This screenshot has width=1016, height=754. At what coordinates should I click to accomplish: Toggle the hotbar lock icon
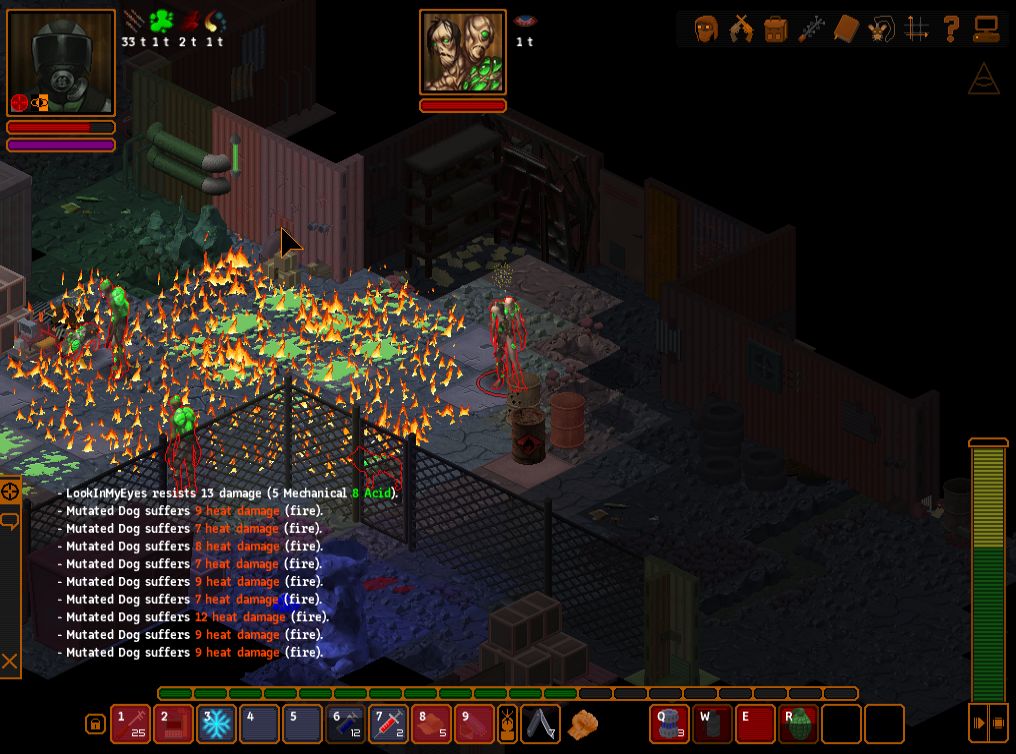(x=95, y=723)
